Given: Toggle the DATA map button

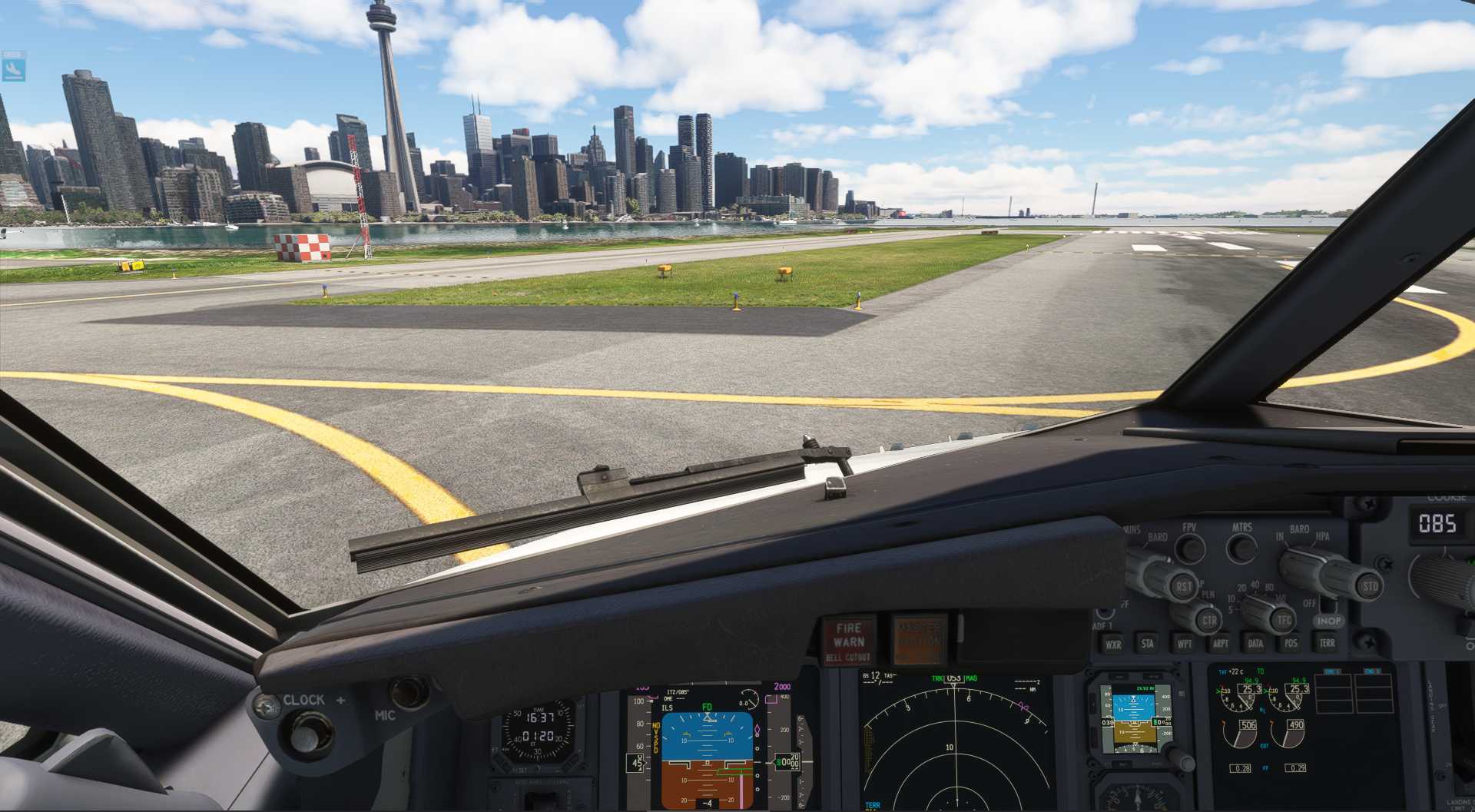Looking at the screenshot, I should 1255,644.
